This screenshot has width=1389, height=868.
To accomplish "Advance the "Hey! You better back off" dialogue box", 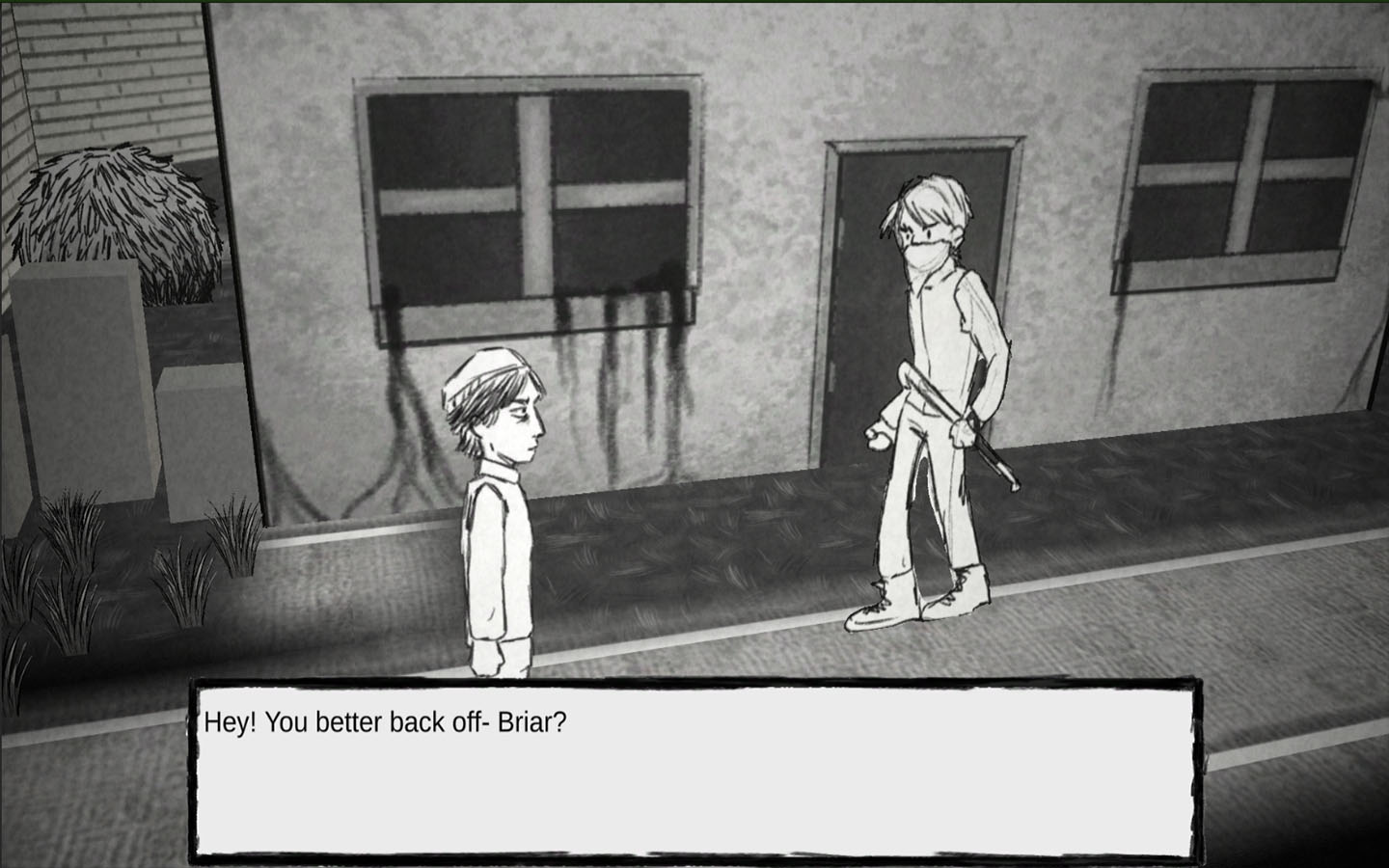I will coord(694,770).
